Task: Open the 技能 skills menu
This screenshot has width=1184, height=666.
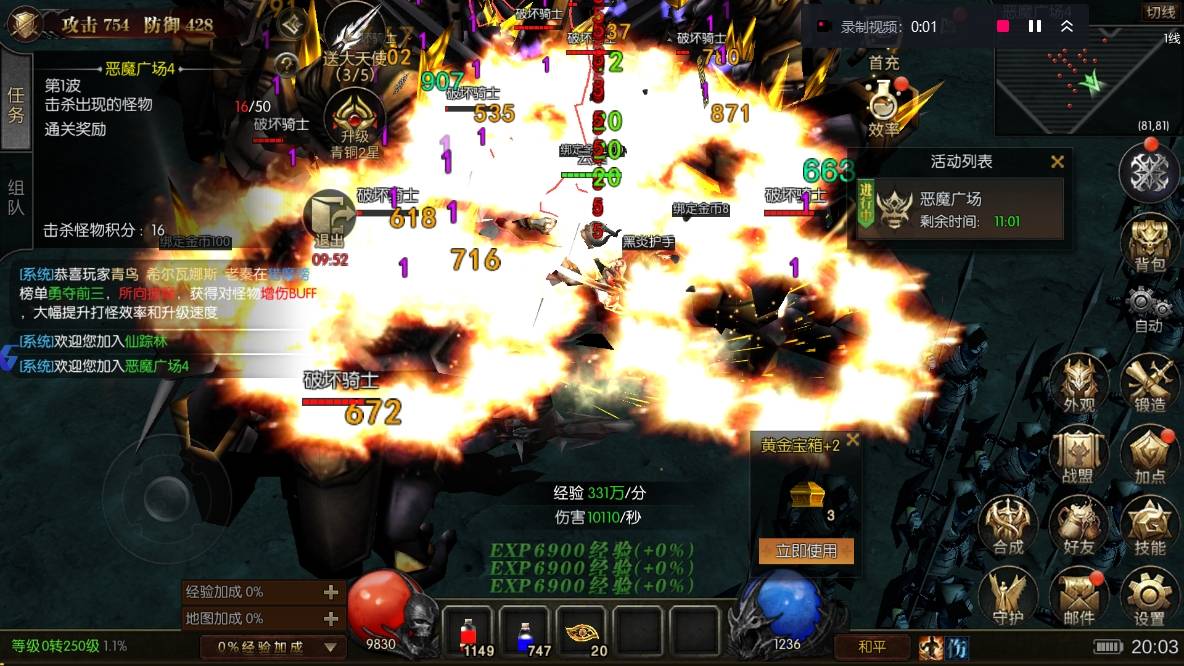Action: click(1150, 525)
